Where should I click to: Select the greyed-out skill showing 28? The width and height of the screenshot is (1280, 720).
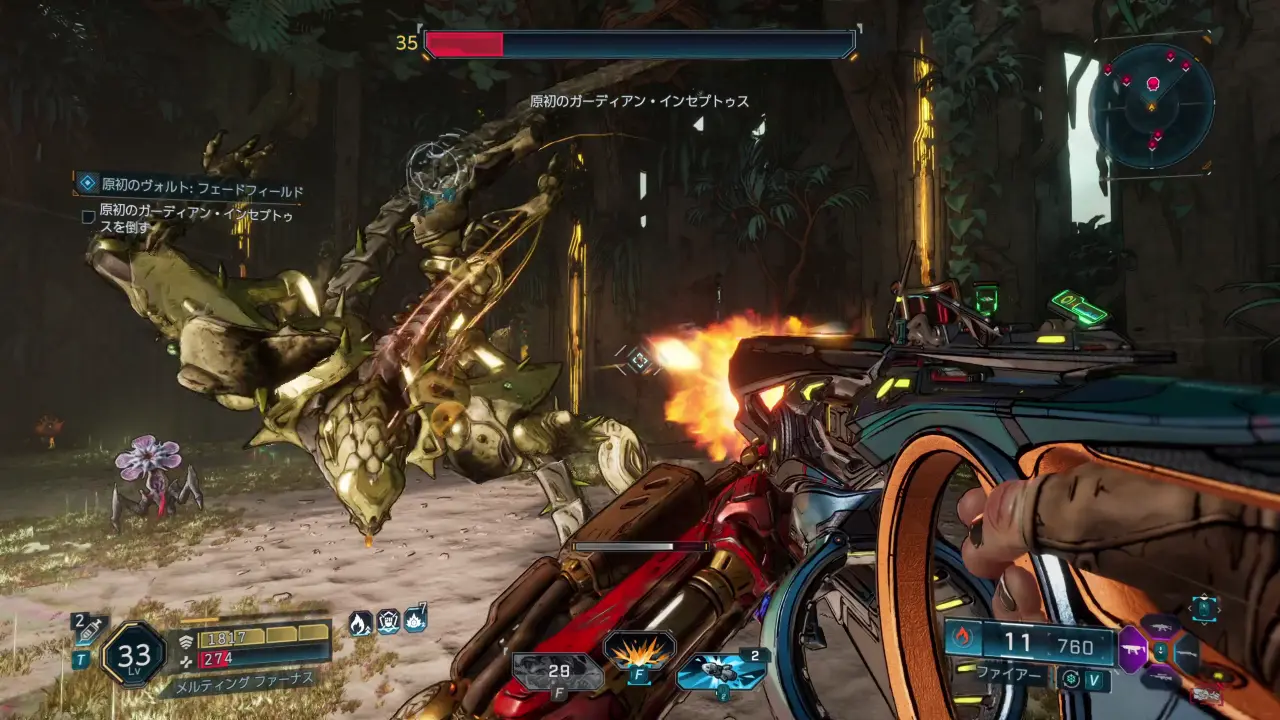557,671
